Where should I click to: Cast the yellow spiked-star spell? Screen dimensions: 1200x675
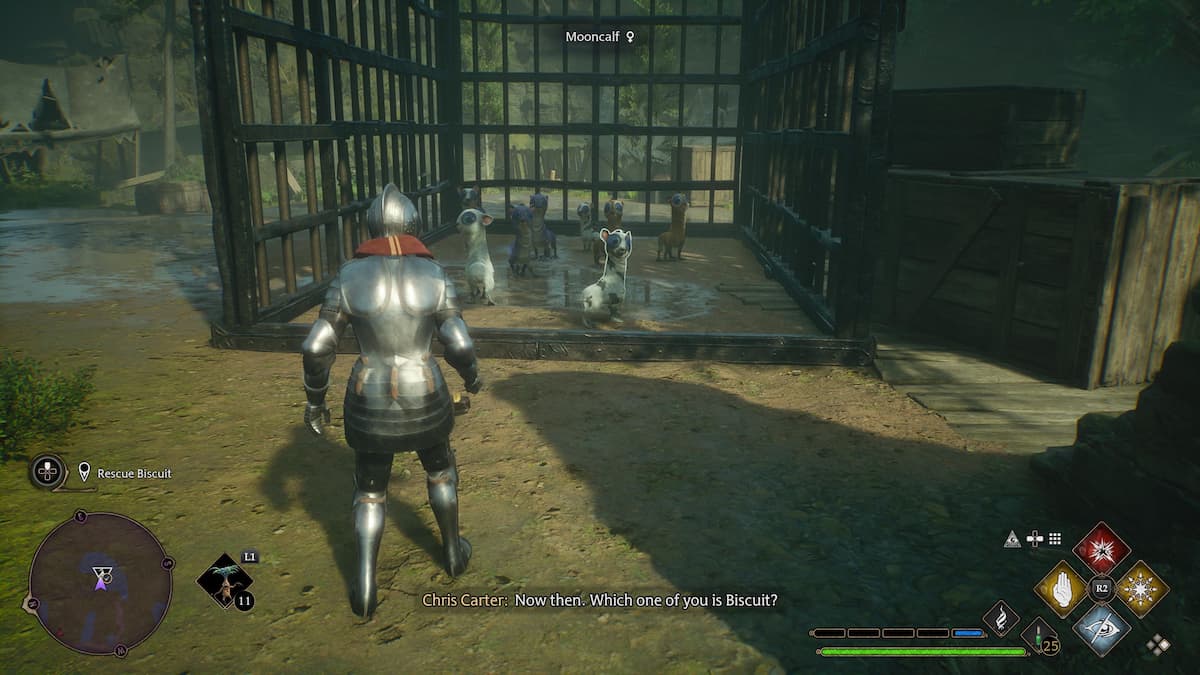1141,588
